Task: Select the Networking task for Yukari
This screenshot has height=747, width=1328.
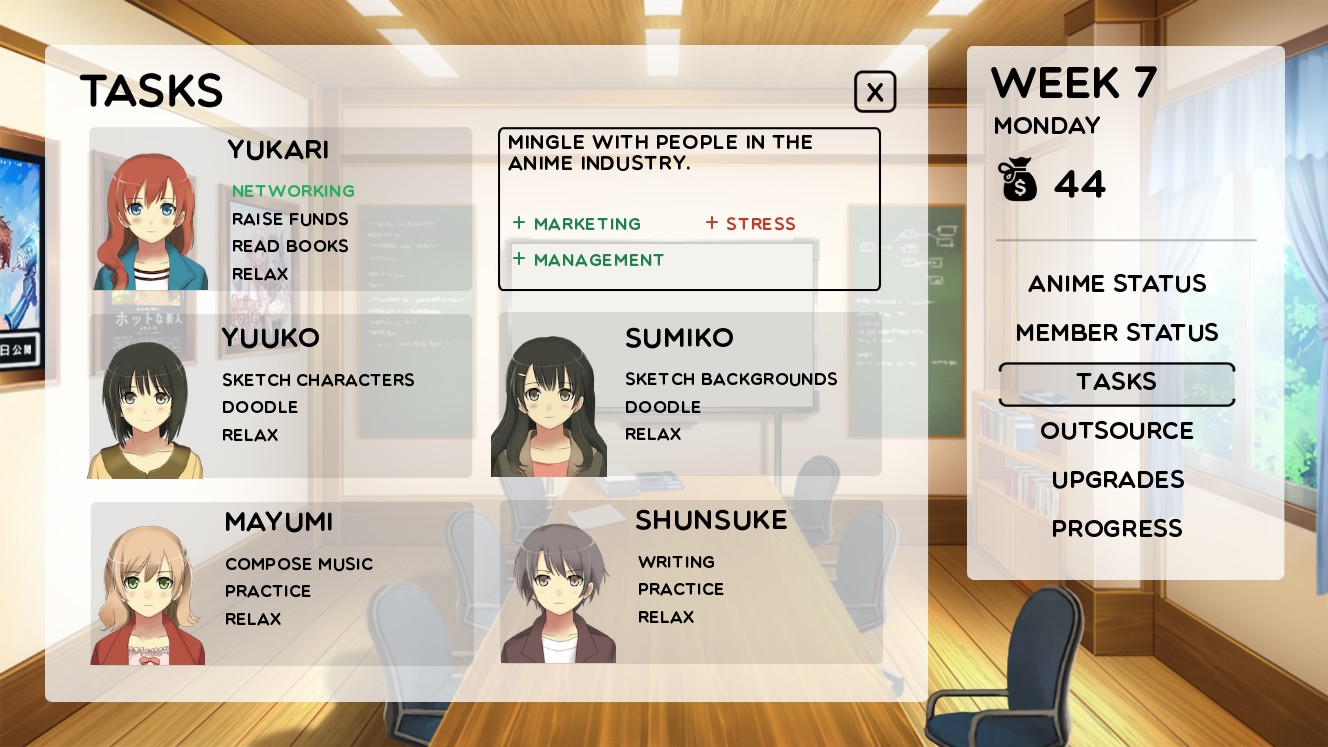Action: pos(294,190)
